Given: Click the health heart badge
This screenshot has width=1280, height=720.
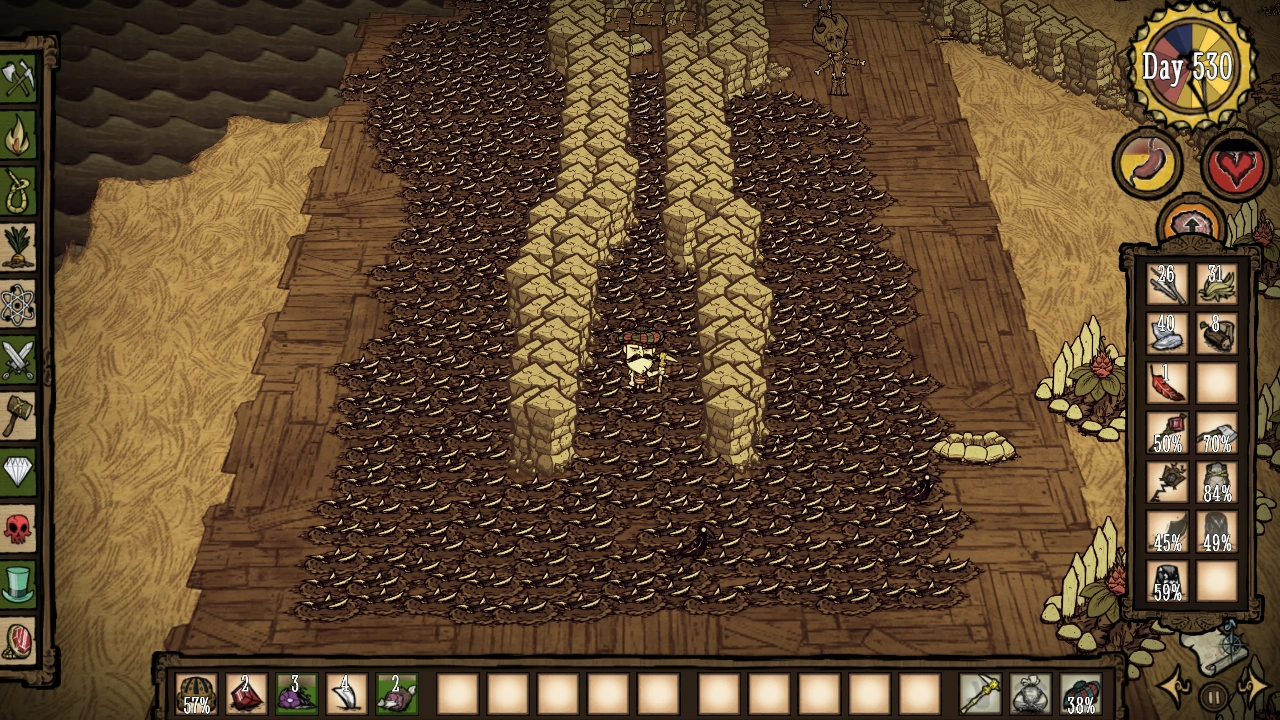Looking at the screenshot, I should [x=1234, y=162].
